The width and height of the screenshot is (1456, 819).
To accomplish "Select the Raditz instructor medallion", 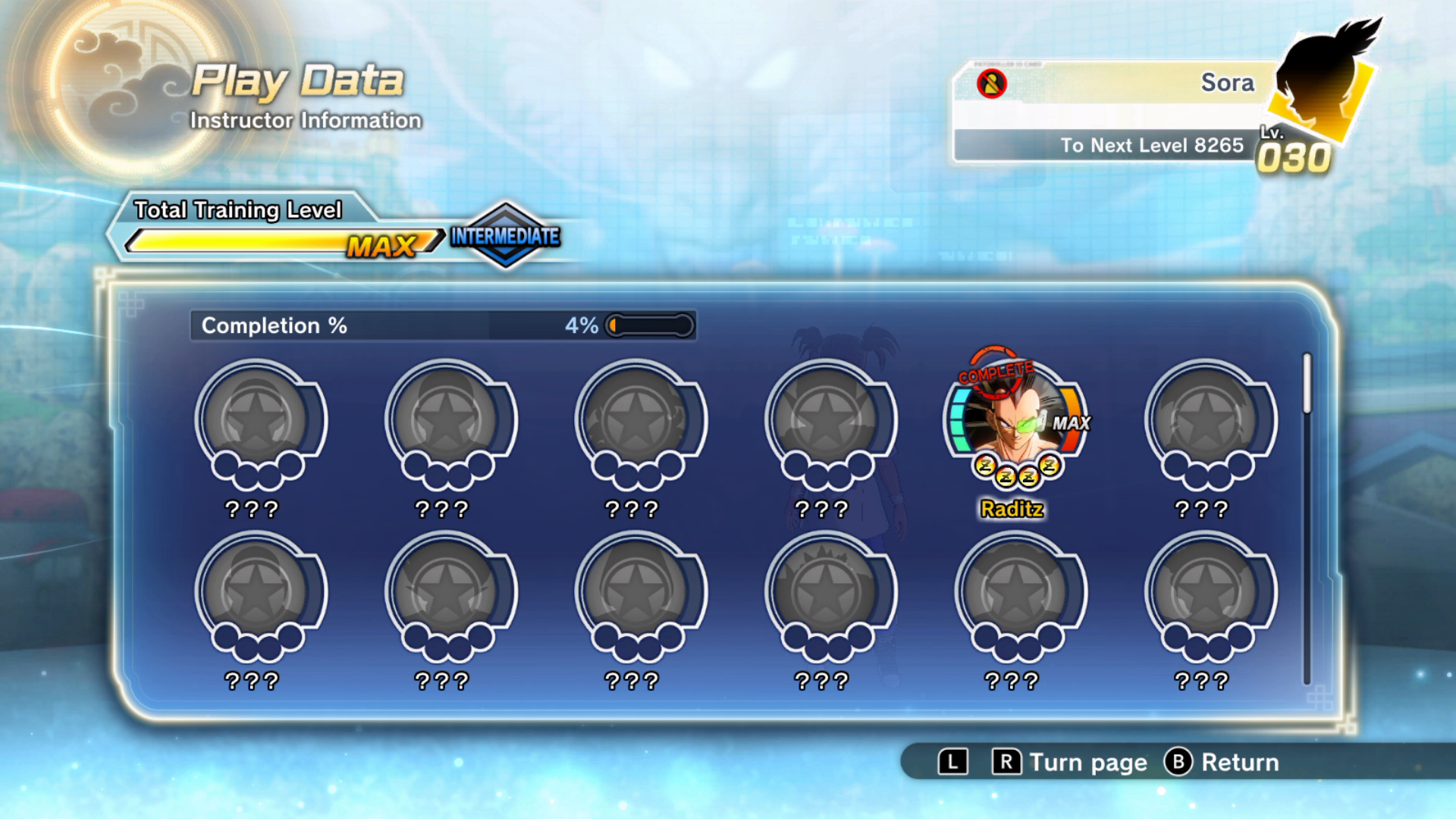I will point(1014,422).
